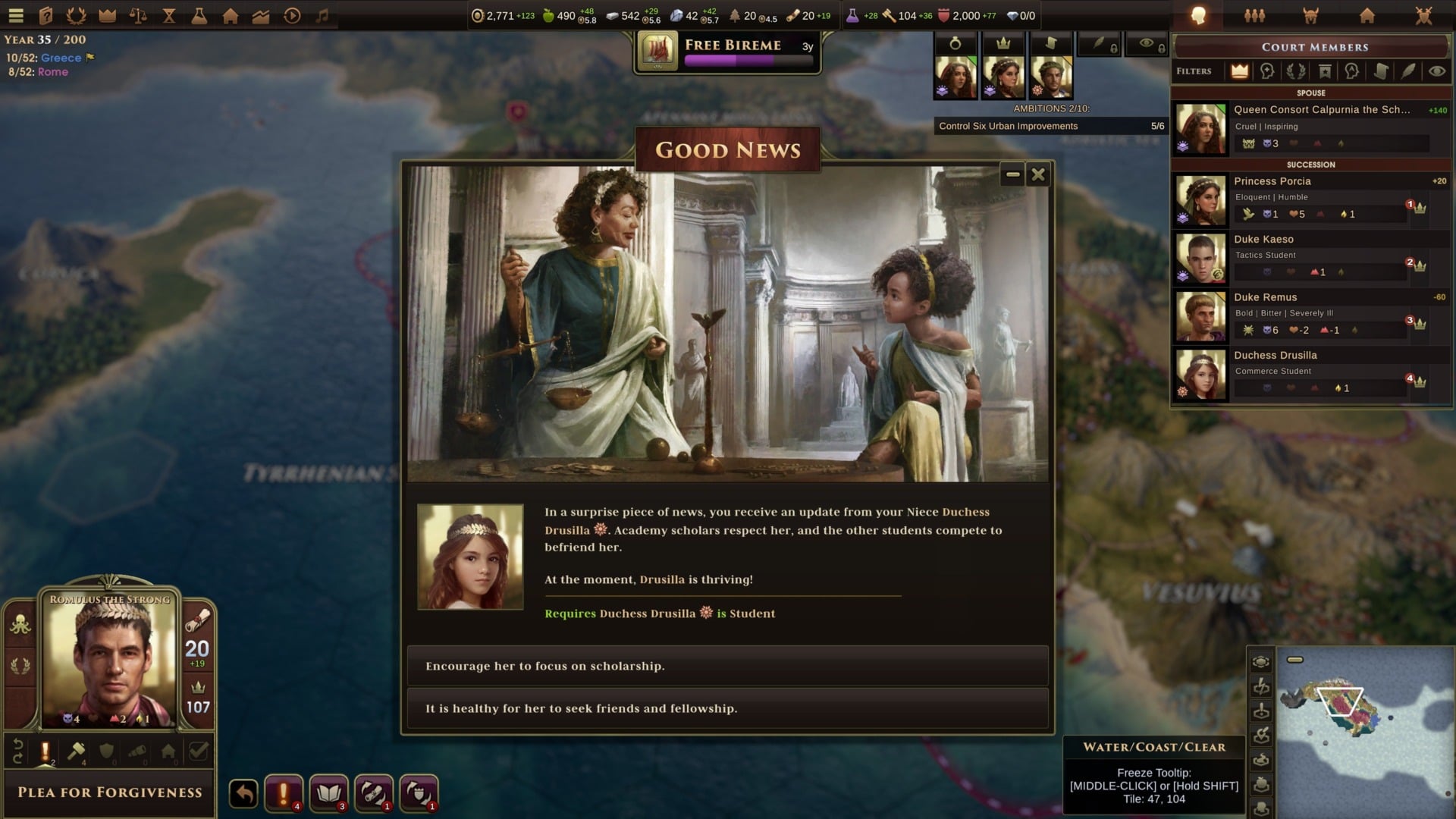Collapse the Good News event window
Viewport: 1456px width, 819px height.
coord(1012,174)
